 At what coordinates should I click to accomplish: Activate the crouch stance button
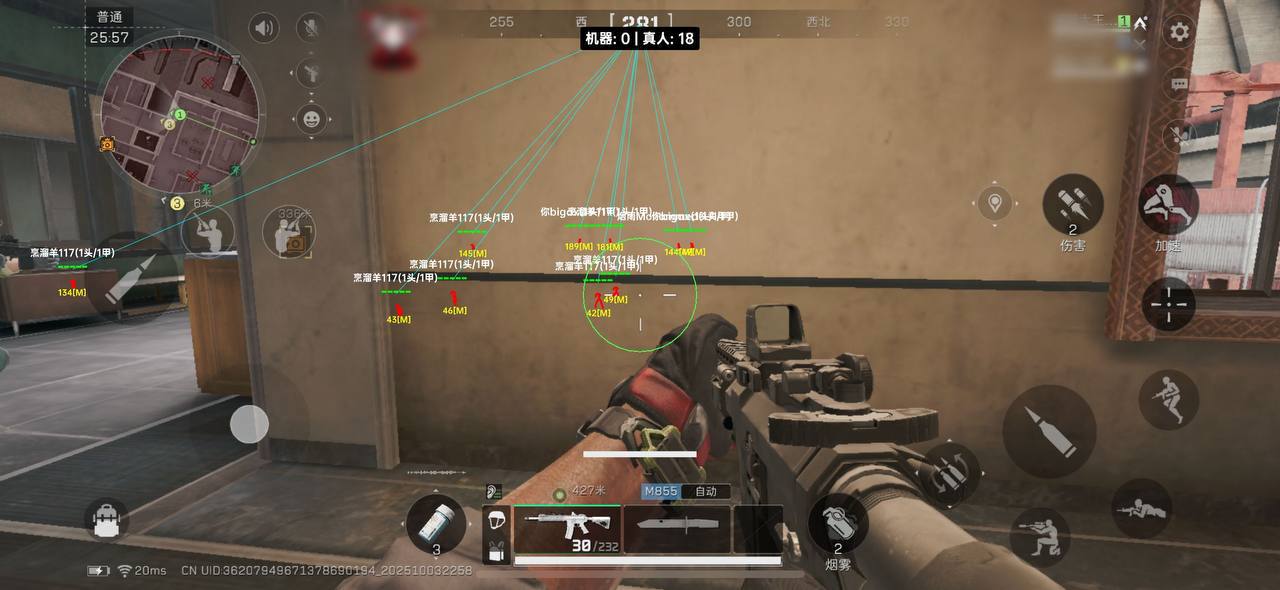[1039, 535]
